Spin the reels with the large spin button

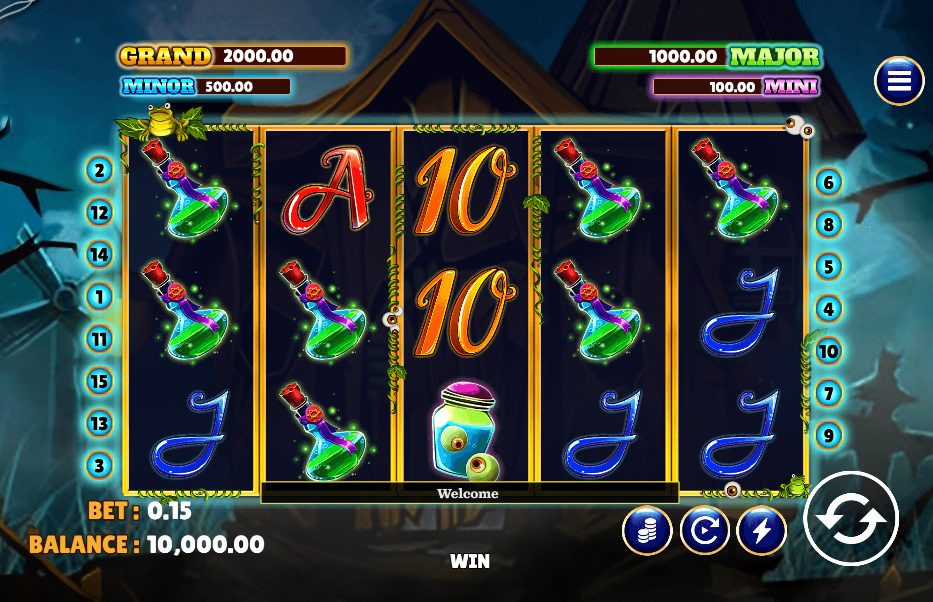pyautogui.click(x=851, y=518)
